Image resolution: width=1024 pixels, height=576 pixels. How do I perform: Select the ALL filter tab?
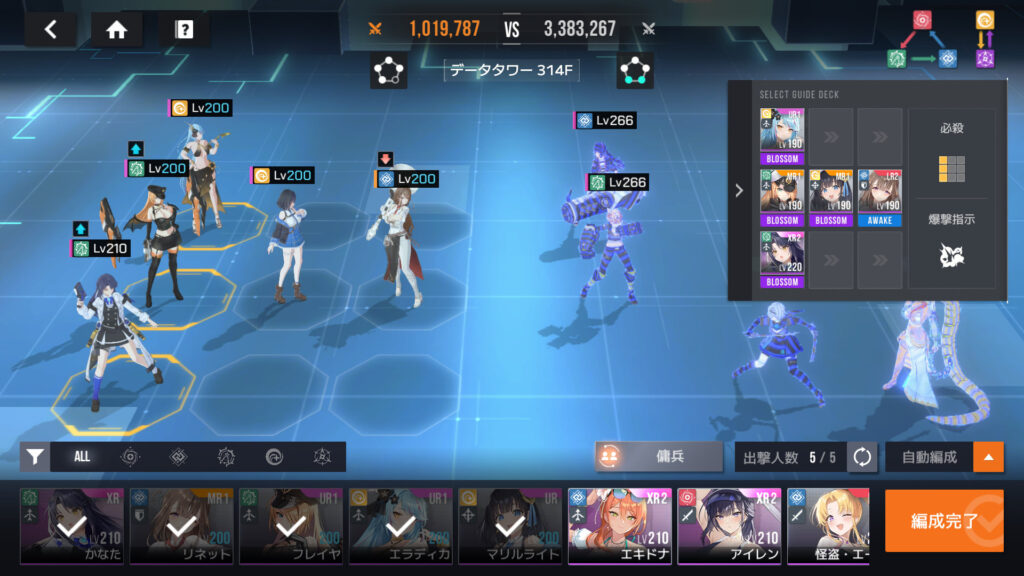(82, 457)
